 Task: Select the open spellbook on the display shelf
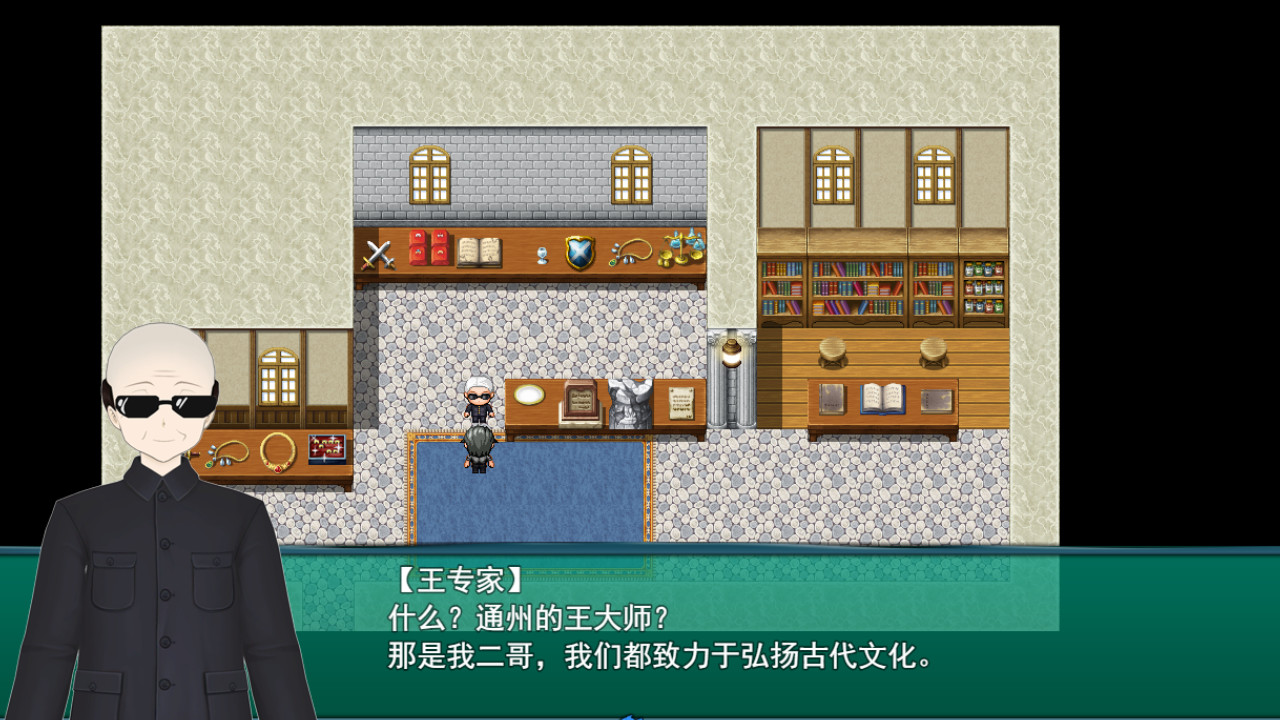coord(479,250)
